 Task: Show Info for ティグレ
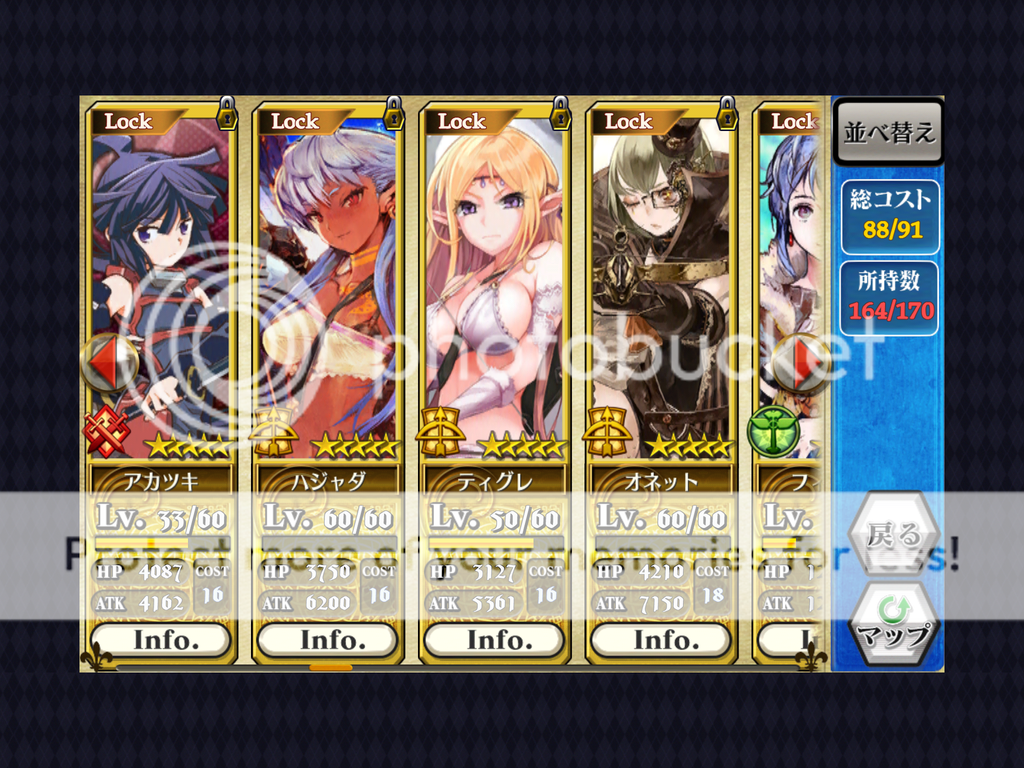click(x=494, y=639)
